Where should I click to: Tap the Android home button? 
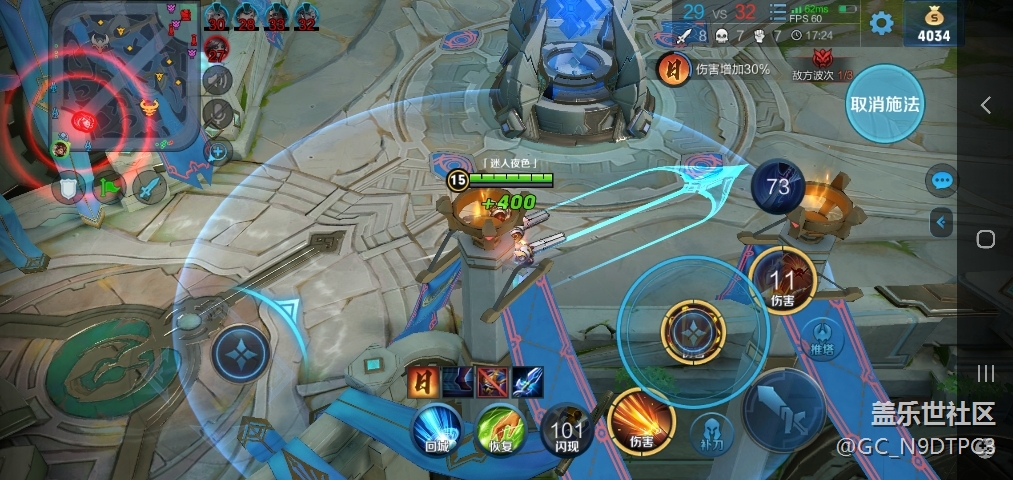point(985,239)
